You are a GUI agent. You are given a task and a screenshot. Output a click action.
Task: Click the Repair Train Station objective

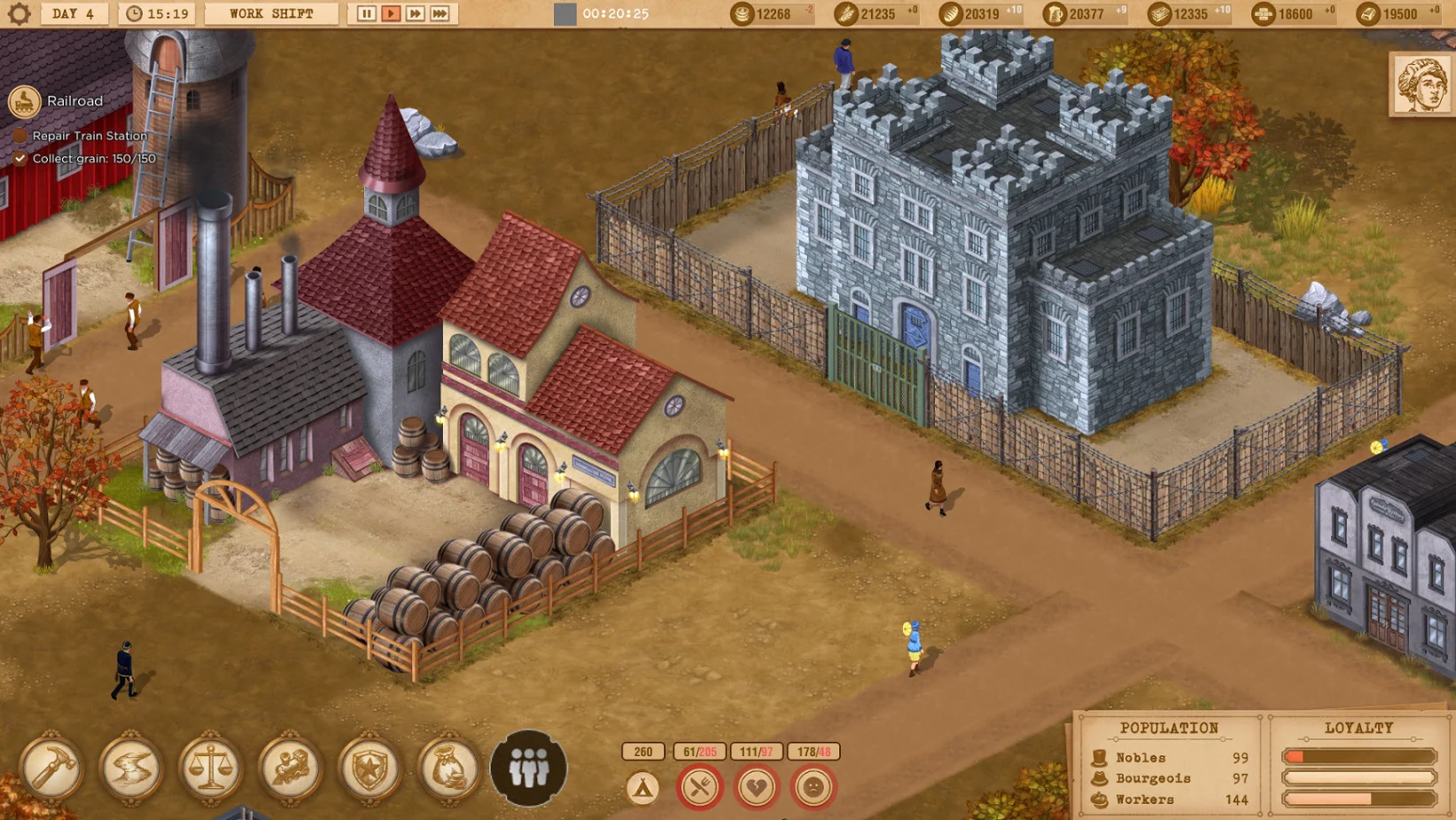point(89,136)
